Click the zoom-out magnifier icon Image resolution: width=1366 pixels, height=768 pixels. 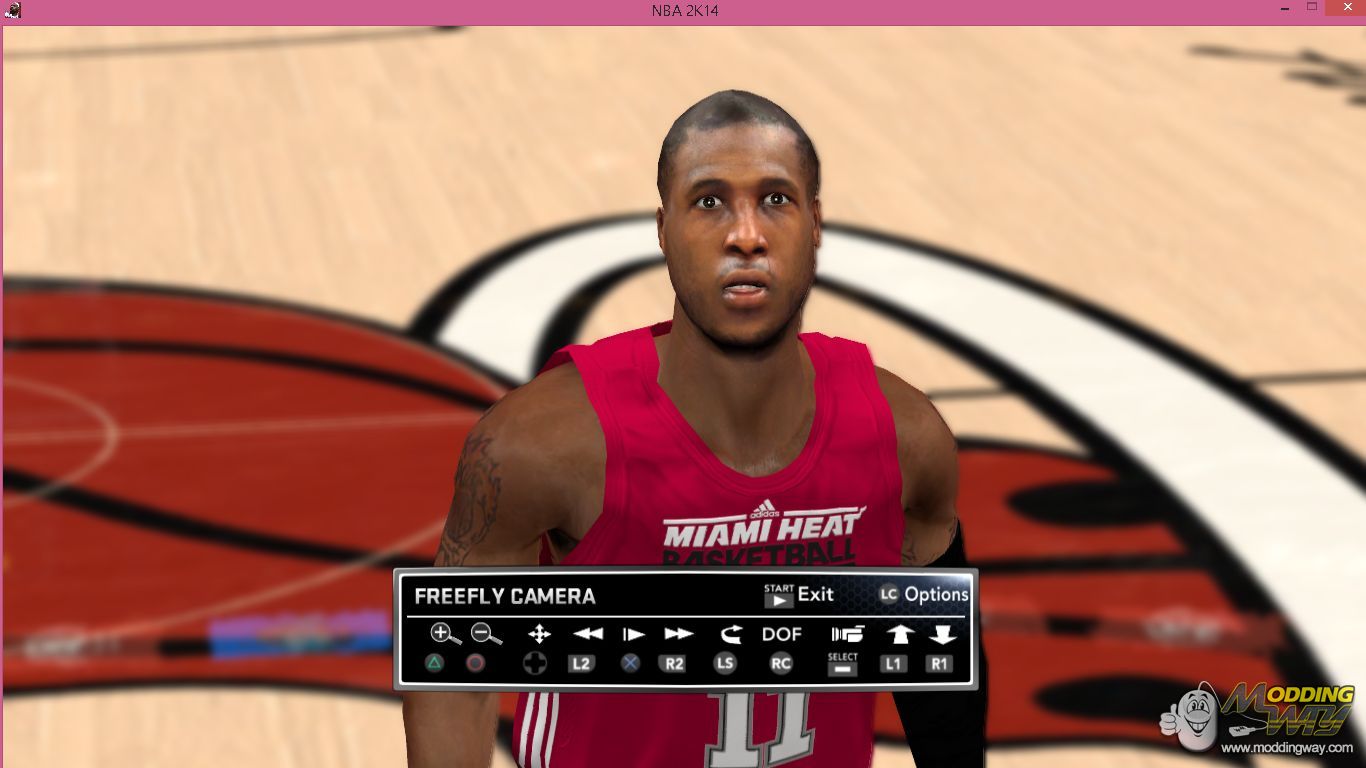(x=485, y=633)
